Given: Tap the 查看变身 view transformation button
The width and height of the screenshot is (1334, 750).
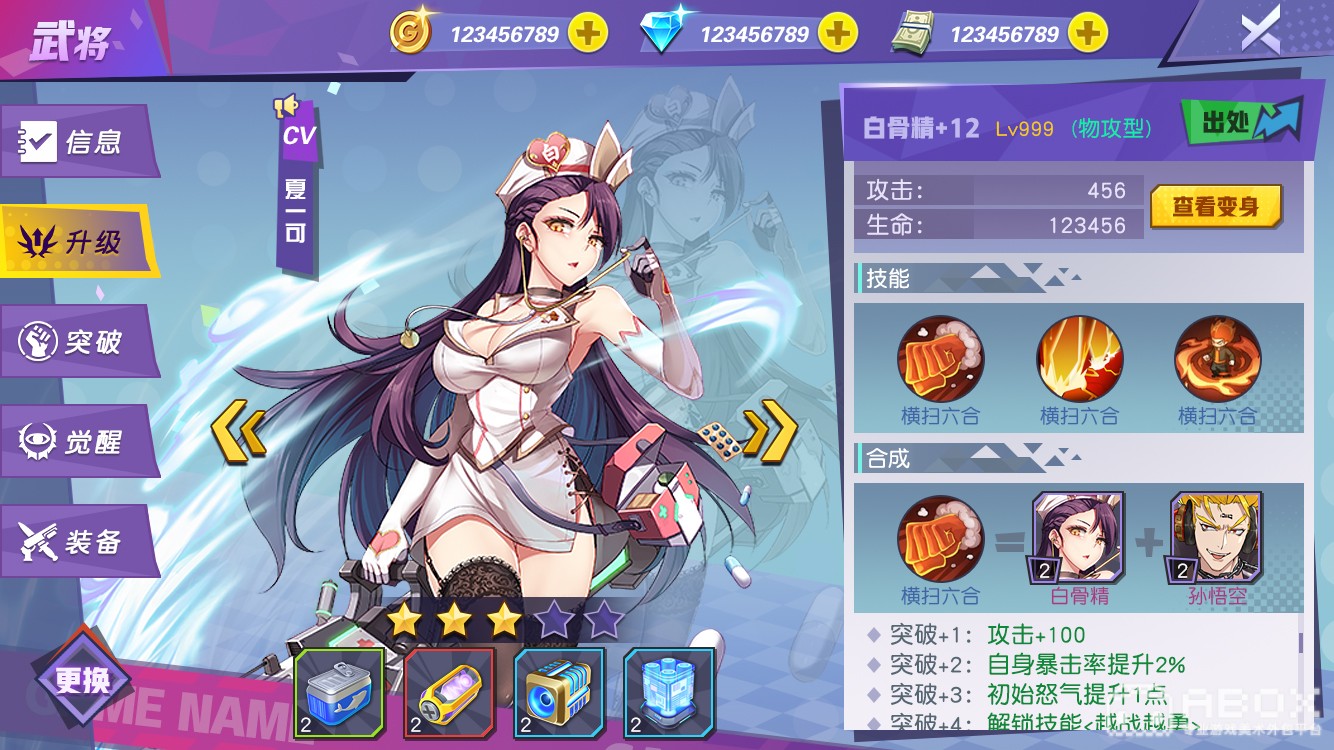Looking at the screenshot, I should click(x=1215, y=207).
